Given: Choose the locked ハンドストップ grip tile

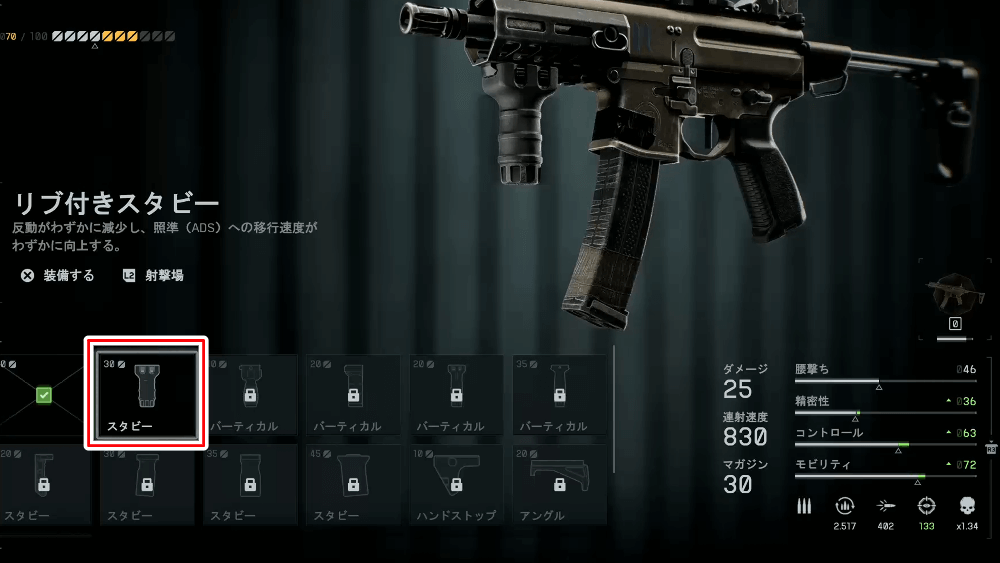Looking at the screenshot, I should coord(456,484).
